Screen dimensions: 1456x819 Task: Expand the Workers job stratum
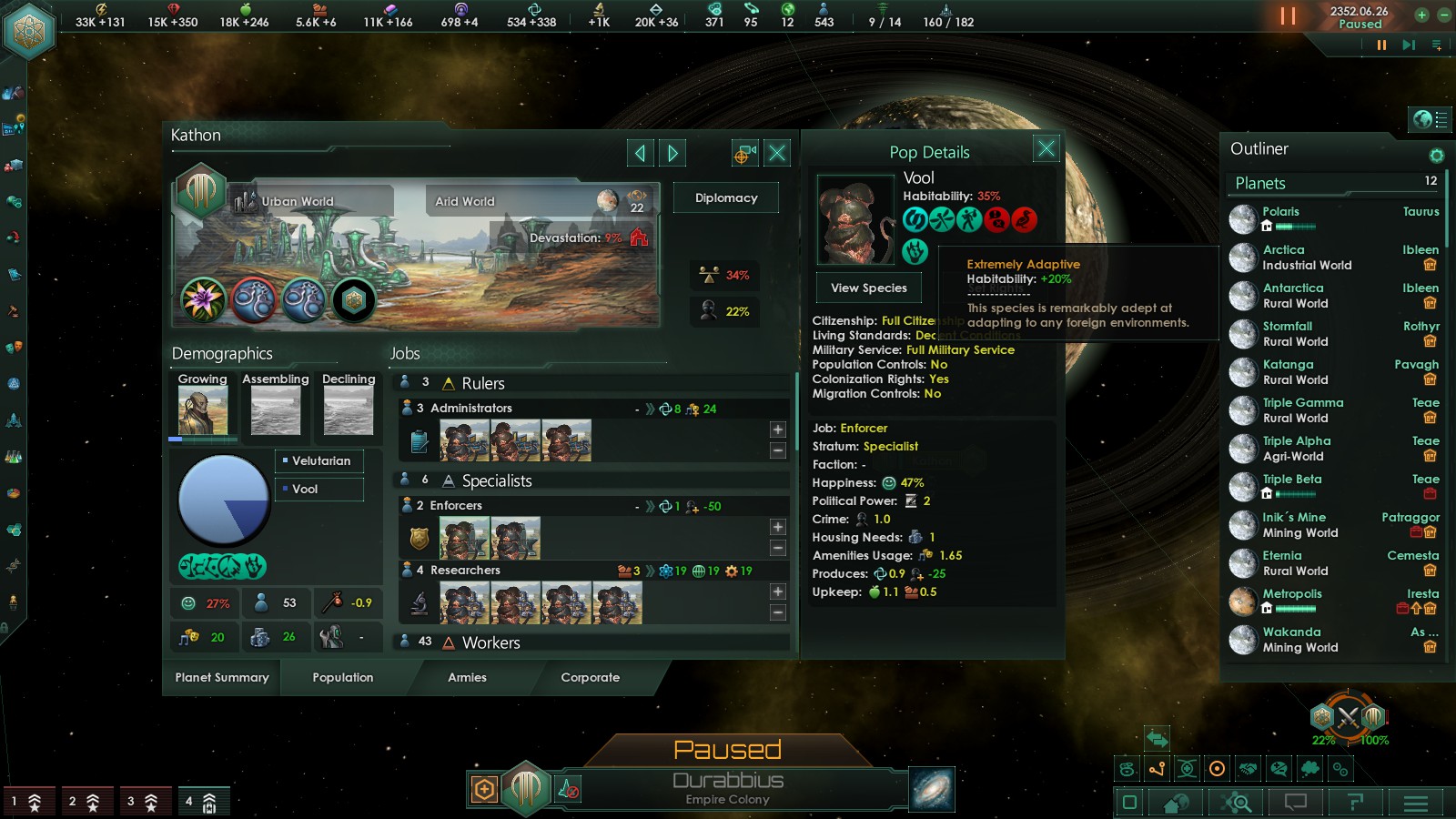coord(490,642)
